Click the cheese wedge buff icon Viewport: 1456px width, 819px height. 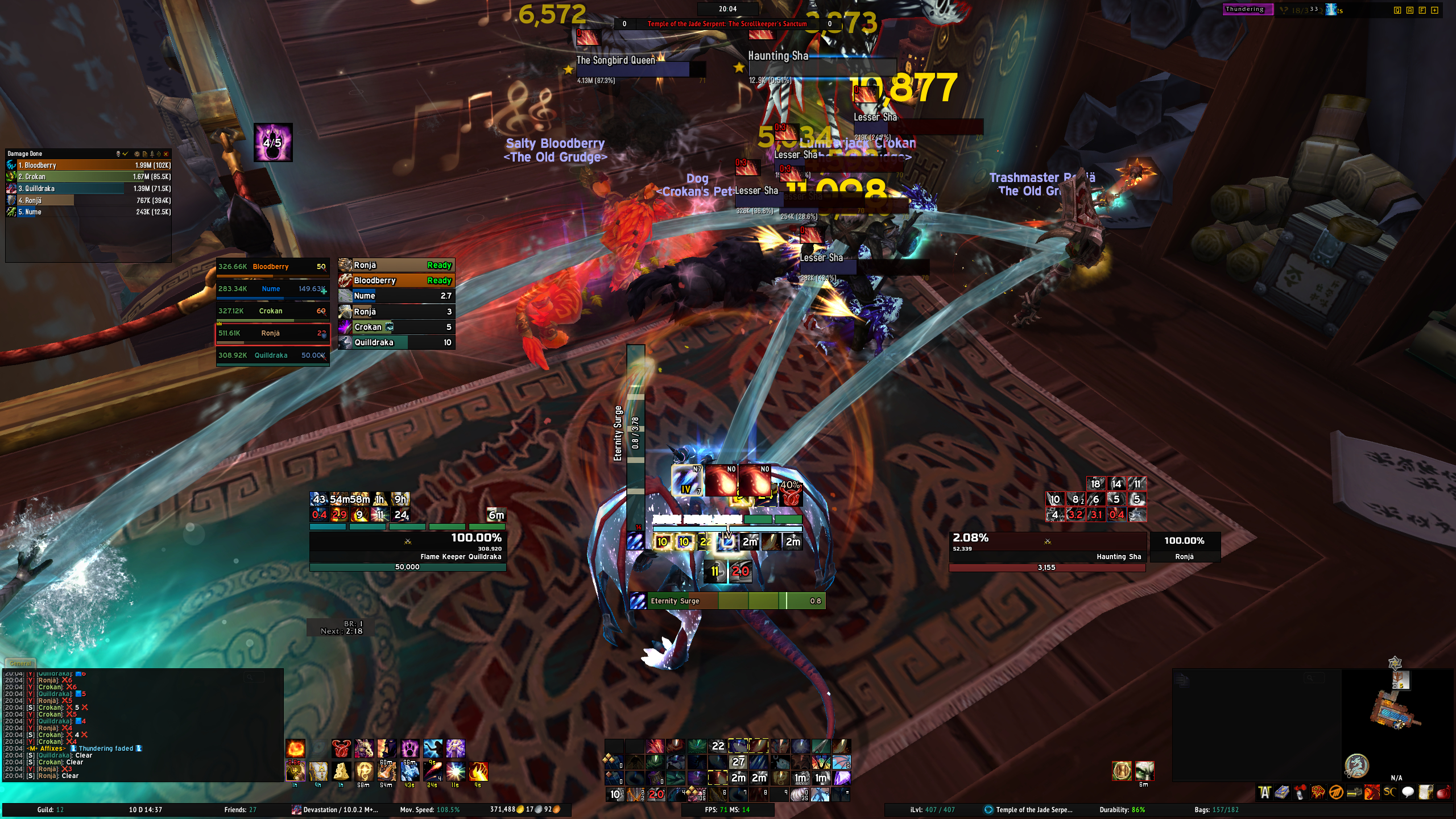point(341,771)
